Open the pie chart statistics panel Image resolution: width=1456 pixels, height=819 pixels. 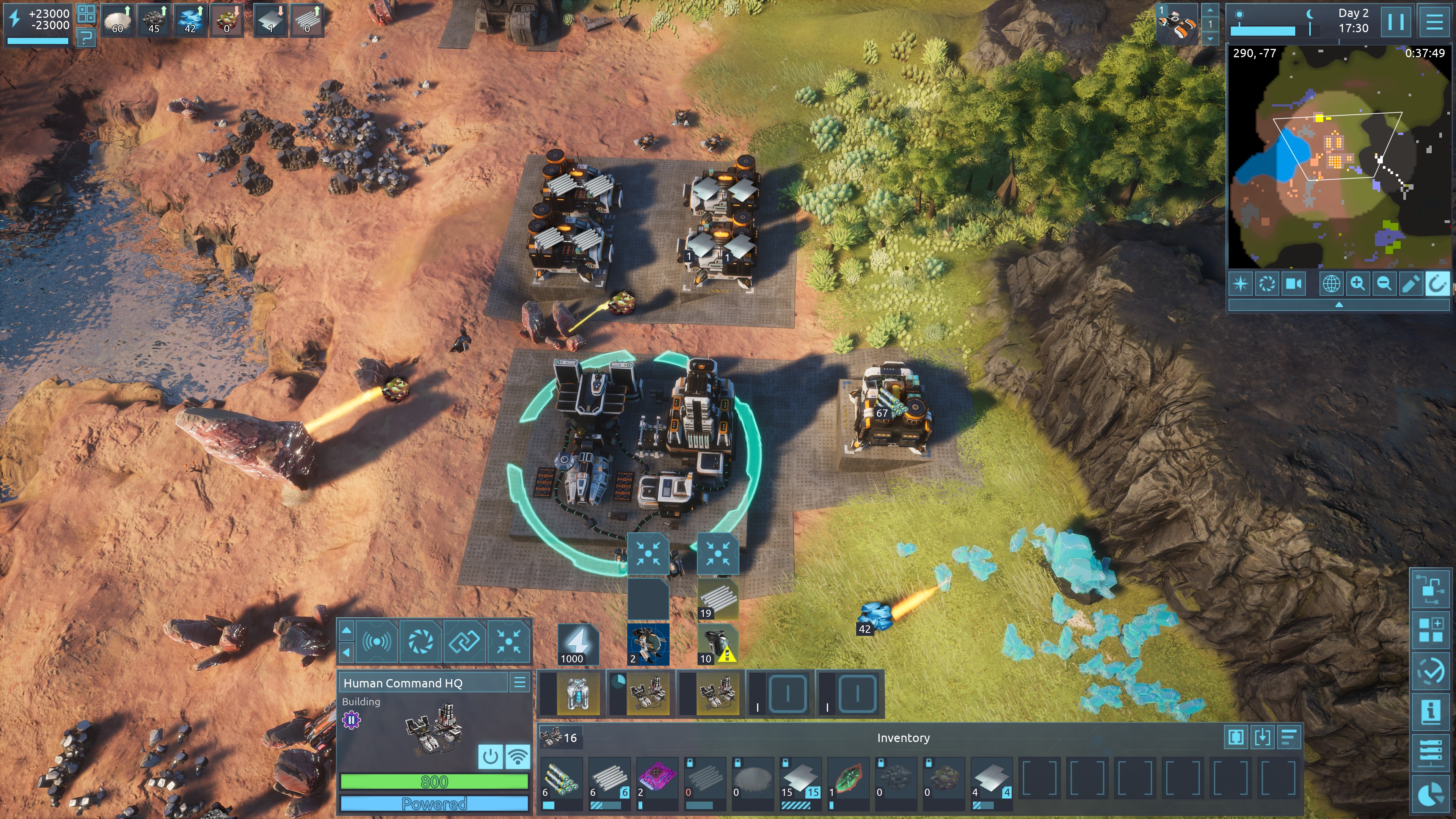pos(1431,795)
